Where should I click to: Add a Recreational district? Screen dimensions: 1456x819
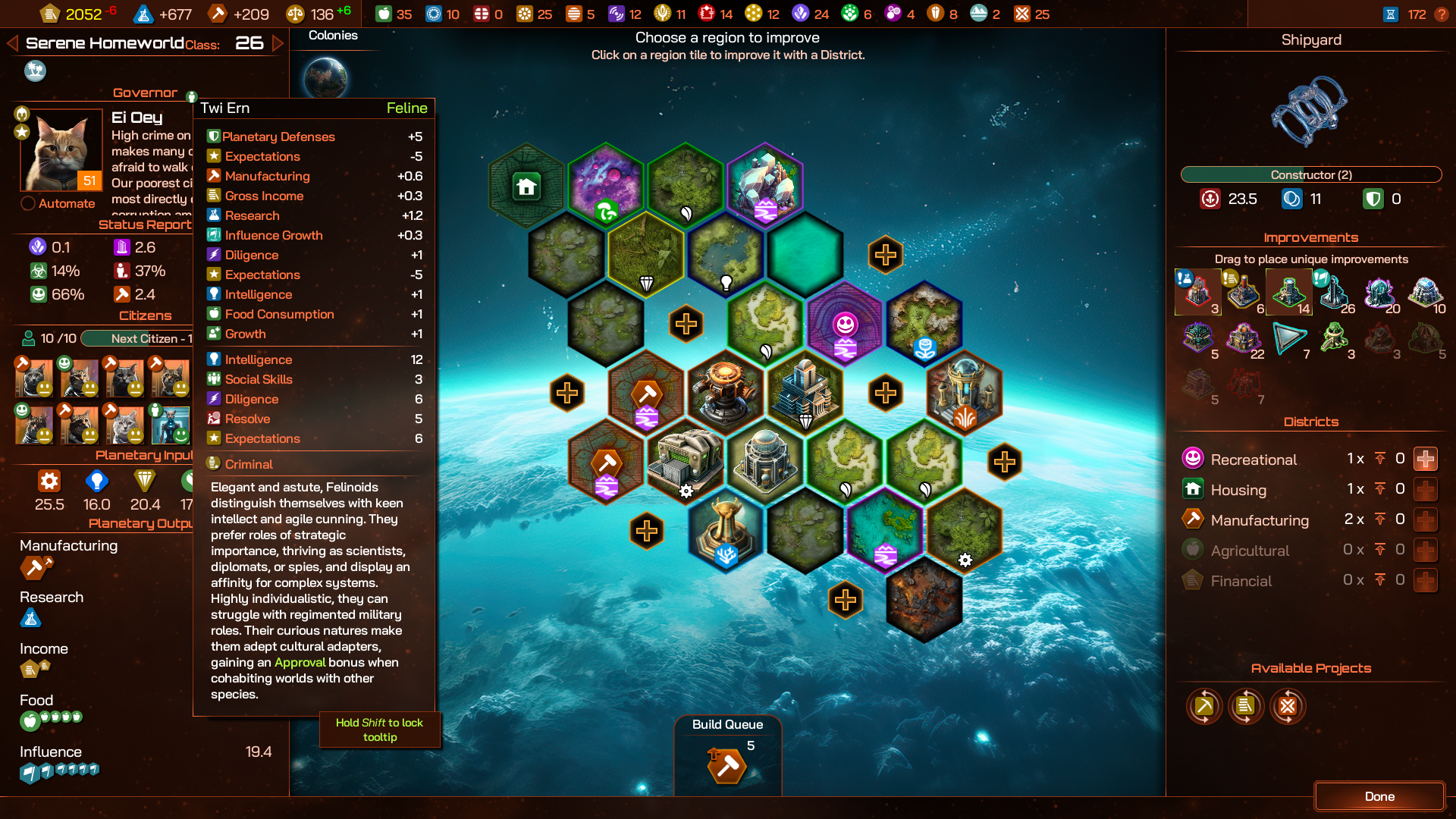(1425, 459)
